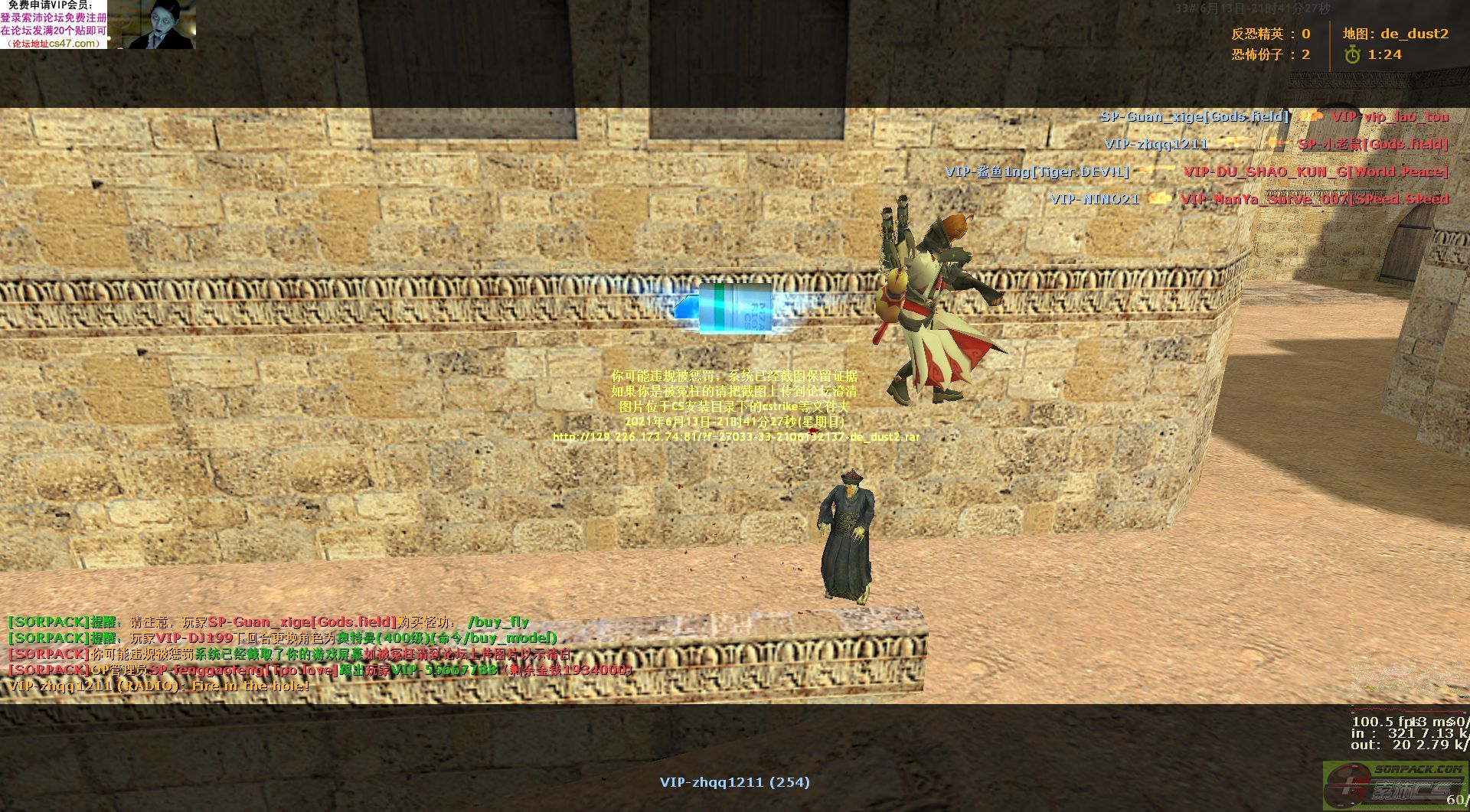The width and height of the screenshot is (1470, 812).
Task: Click the portrait thumbnail beside the VIP banner
Action: coord(162,24)
